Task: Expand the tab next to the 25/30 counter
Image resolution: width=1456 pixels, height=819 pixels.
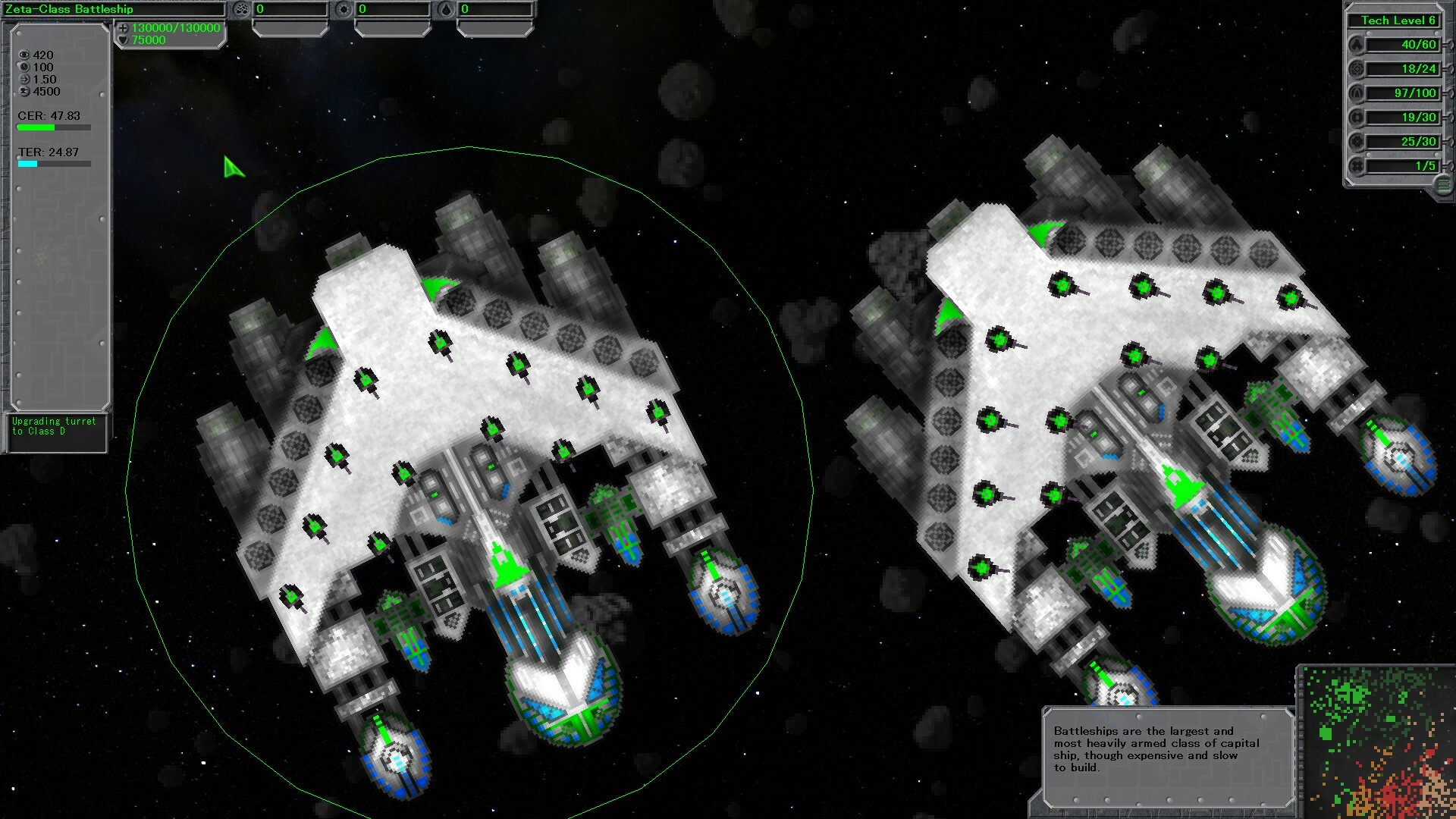Action: pyautogui.click(x=1450, y=142)
